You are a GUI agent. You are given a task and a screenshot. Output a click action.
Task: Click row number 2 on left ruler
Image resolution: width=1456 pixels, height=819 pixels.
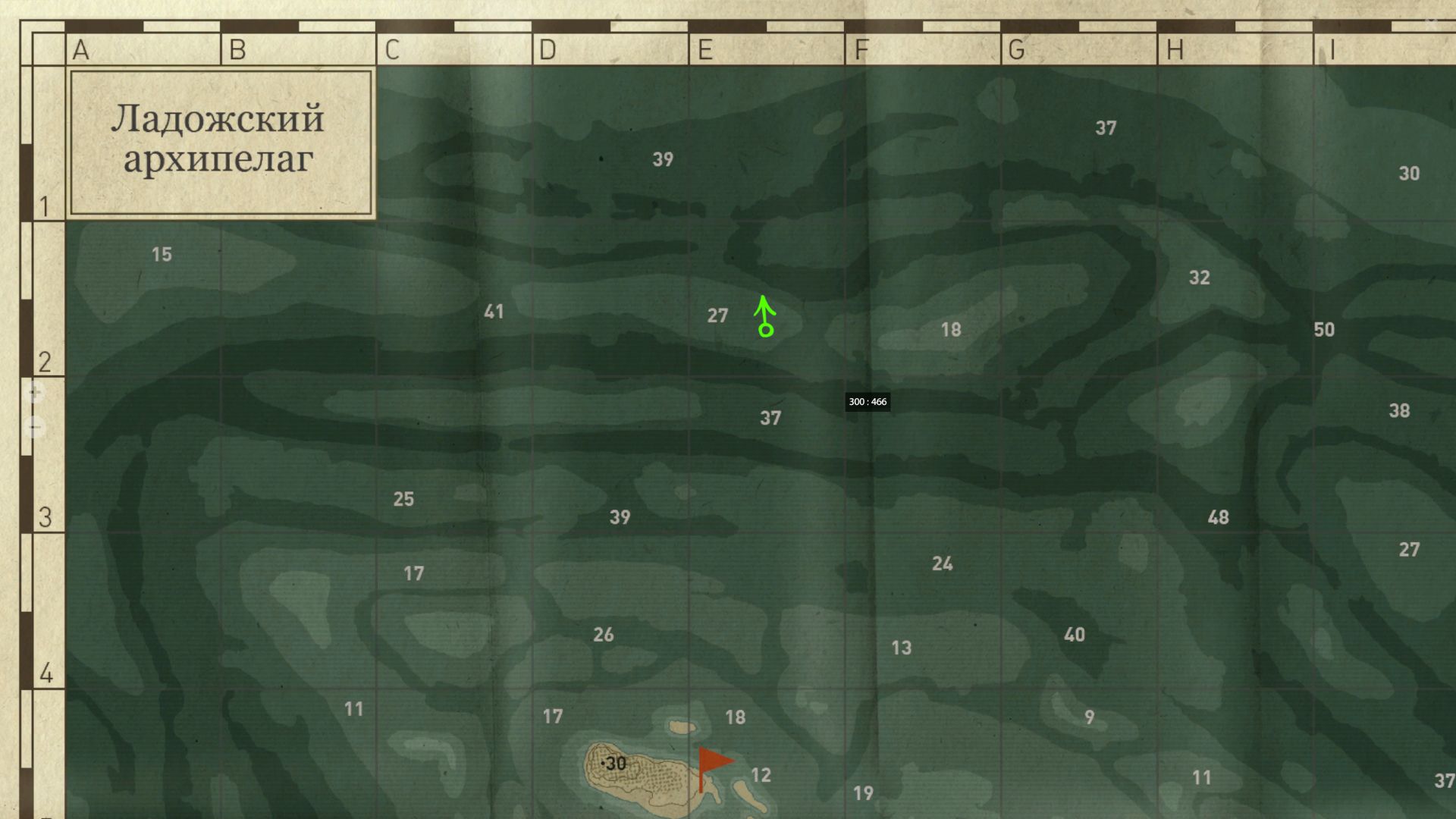point(46,362)
